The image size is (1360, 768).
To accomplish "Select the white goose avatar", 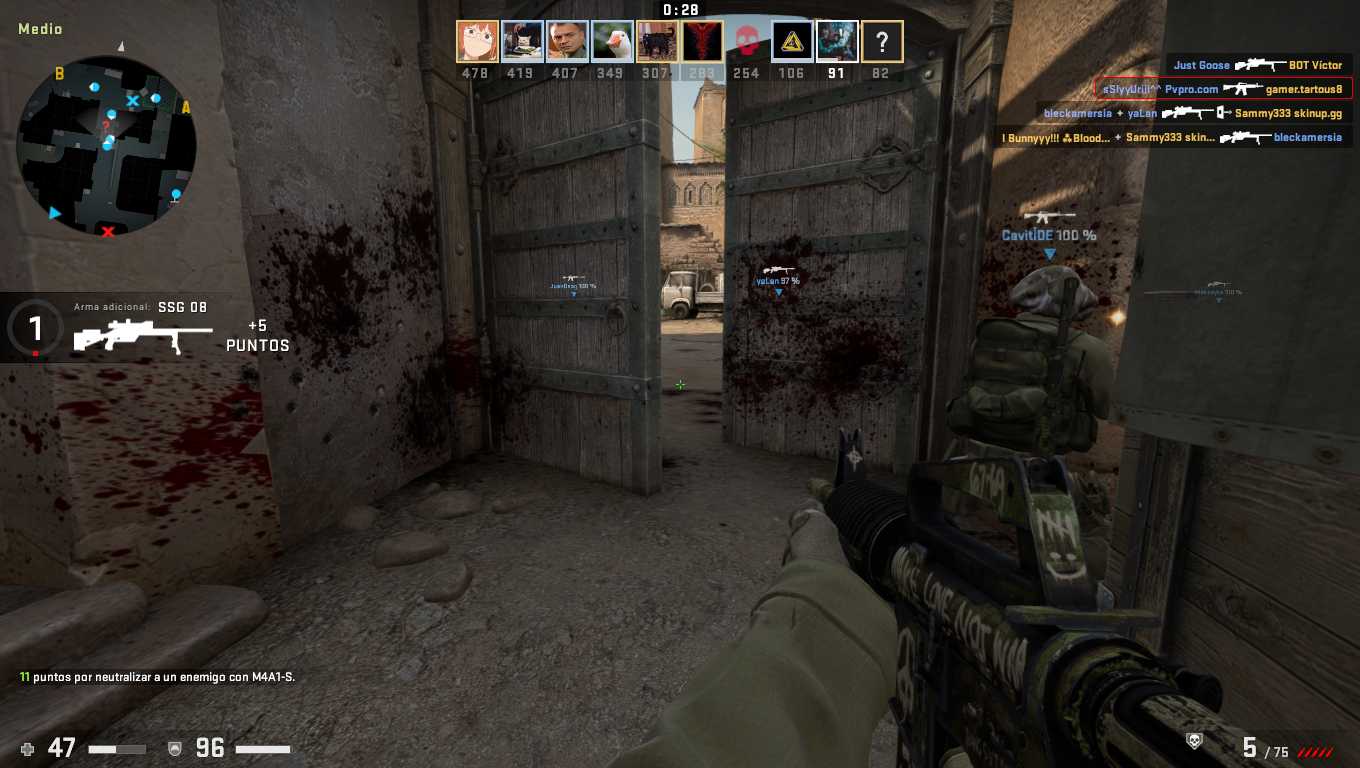I will click(612, 42).
